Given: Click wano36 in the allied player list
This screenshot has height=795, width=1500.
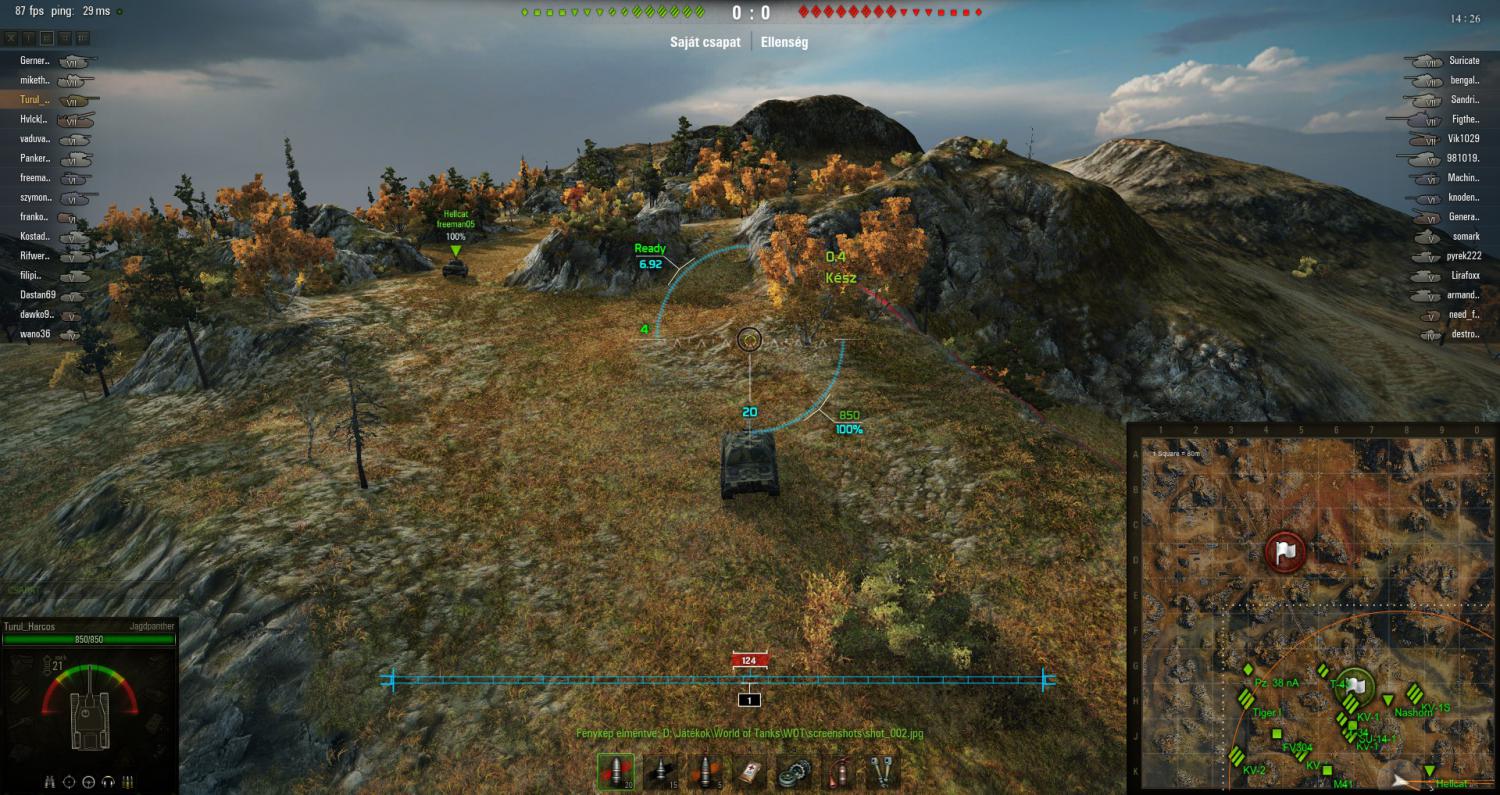Looking at the screenshot, I should pyautogui.click(x=36, y=335).
